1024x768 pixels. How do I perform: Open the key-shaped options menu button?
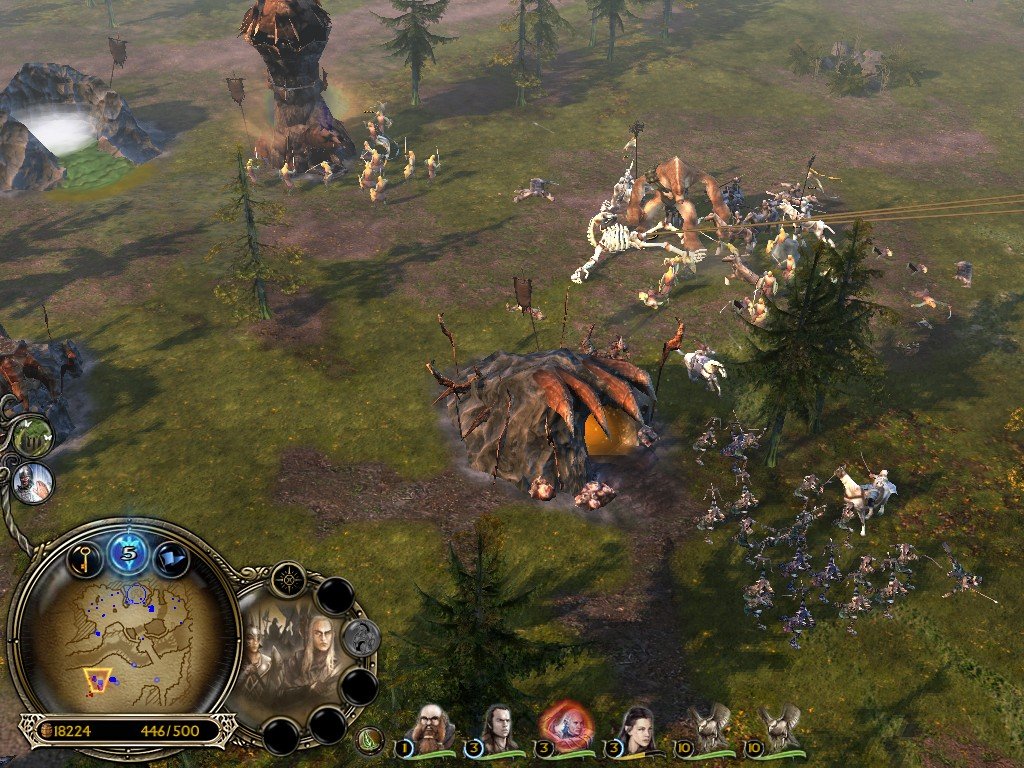(x=86, y=558)
